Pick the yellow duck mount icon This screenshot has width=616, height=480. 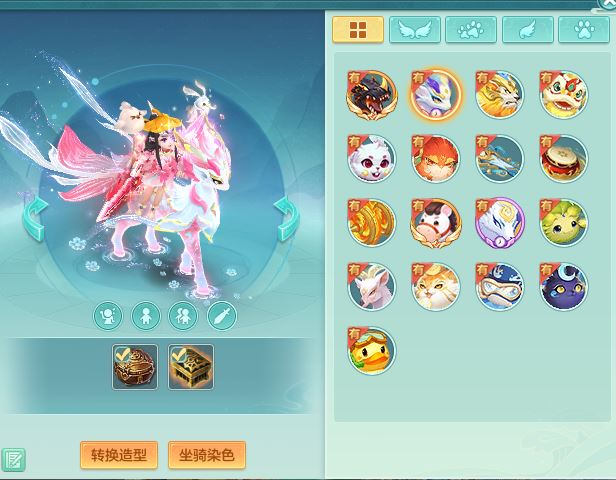click(x=370, y=351)
